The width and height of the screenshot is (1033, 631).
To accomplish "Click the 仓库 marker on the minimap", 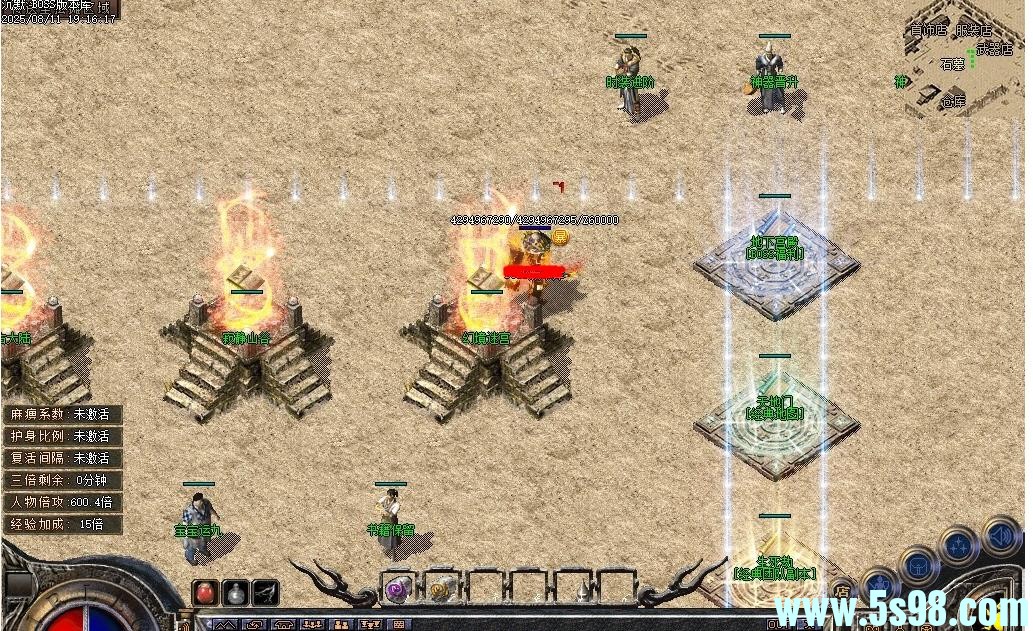I will pyautogui.click(x=953, y=101).
